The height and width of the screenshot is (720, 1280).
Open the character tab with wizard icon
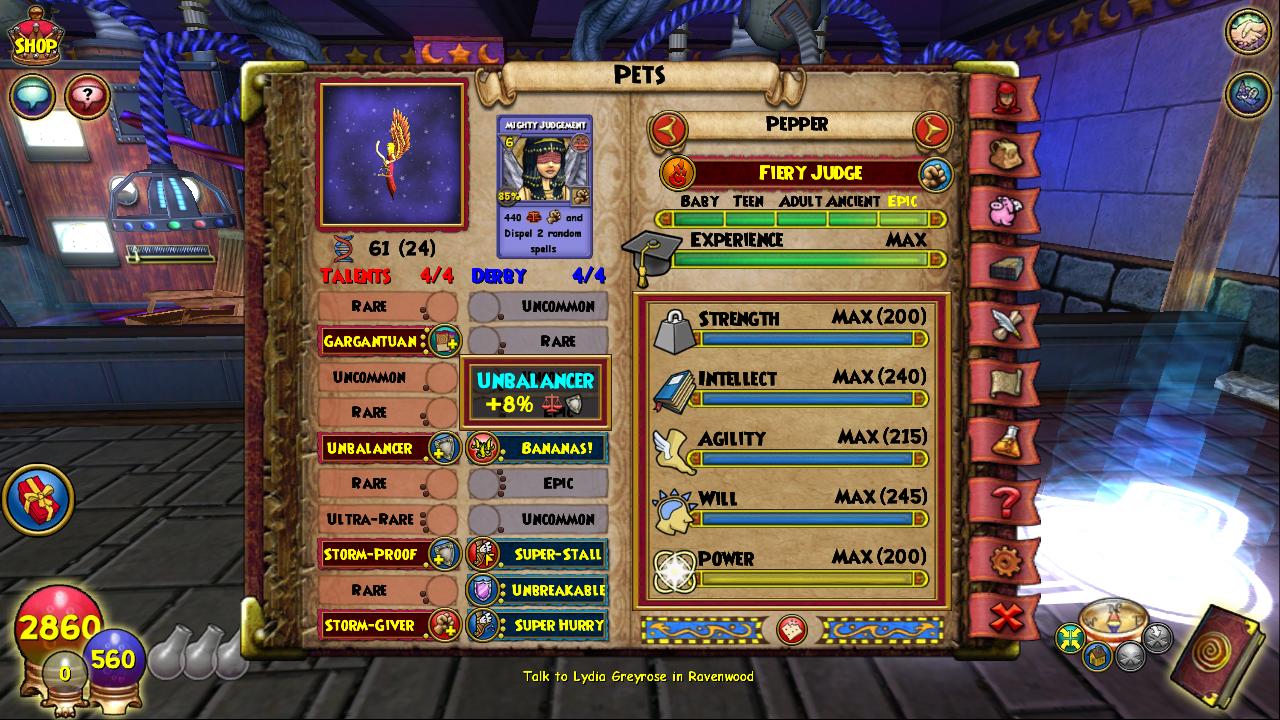(1004, 97)
